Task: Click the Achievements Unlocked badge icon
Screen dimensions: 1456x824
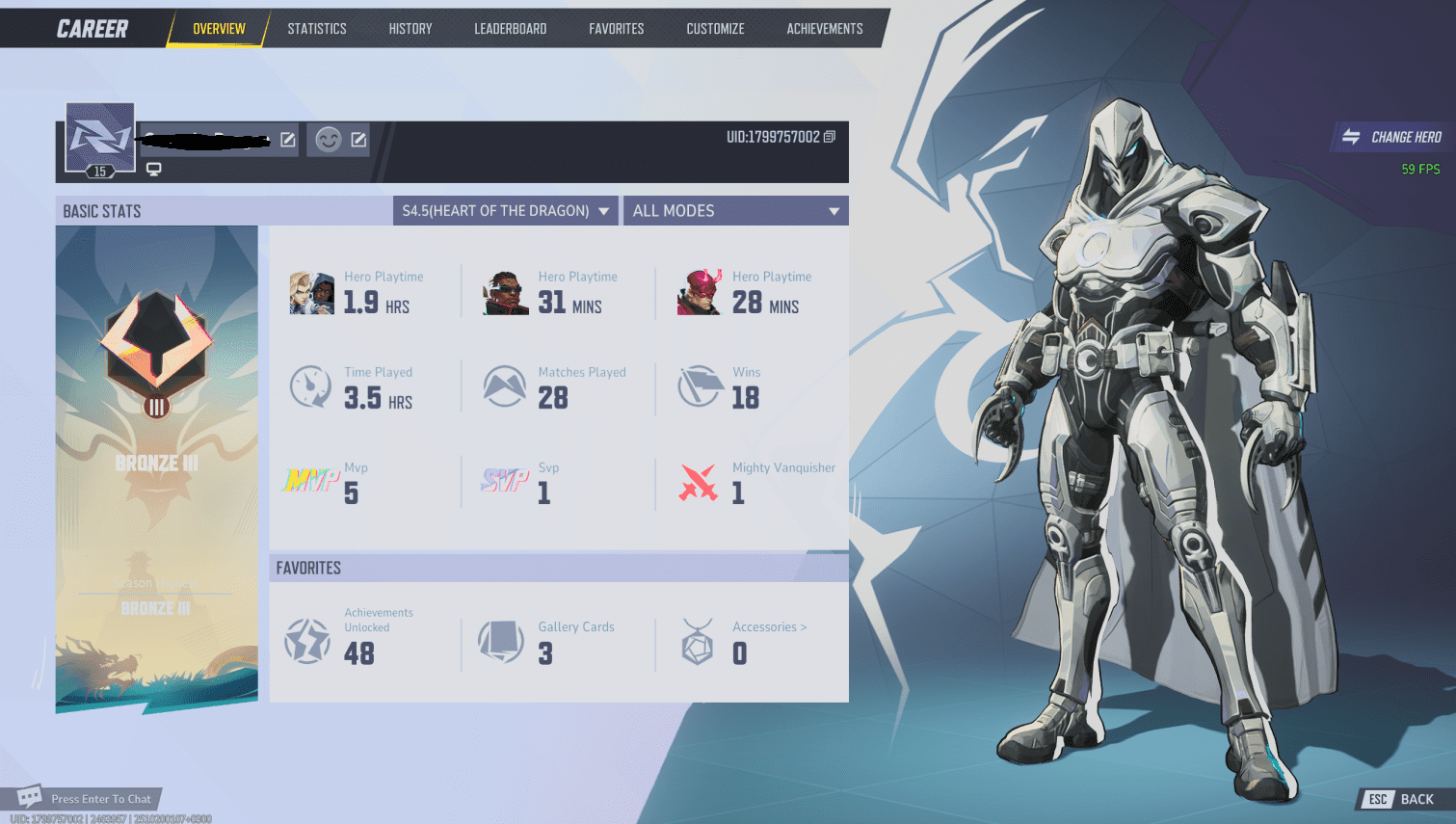Action: pyautogui.click(x=306, y=640)
